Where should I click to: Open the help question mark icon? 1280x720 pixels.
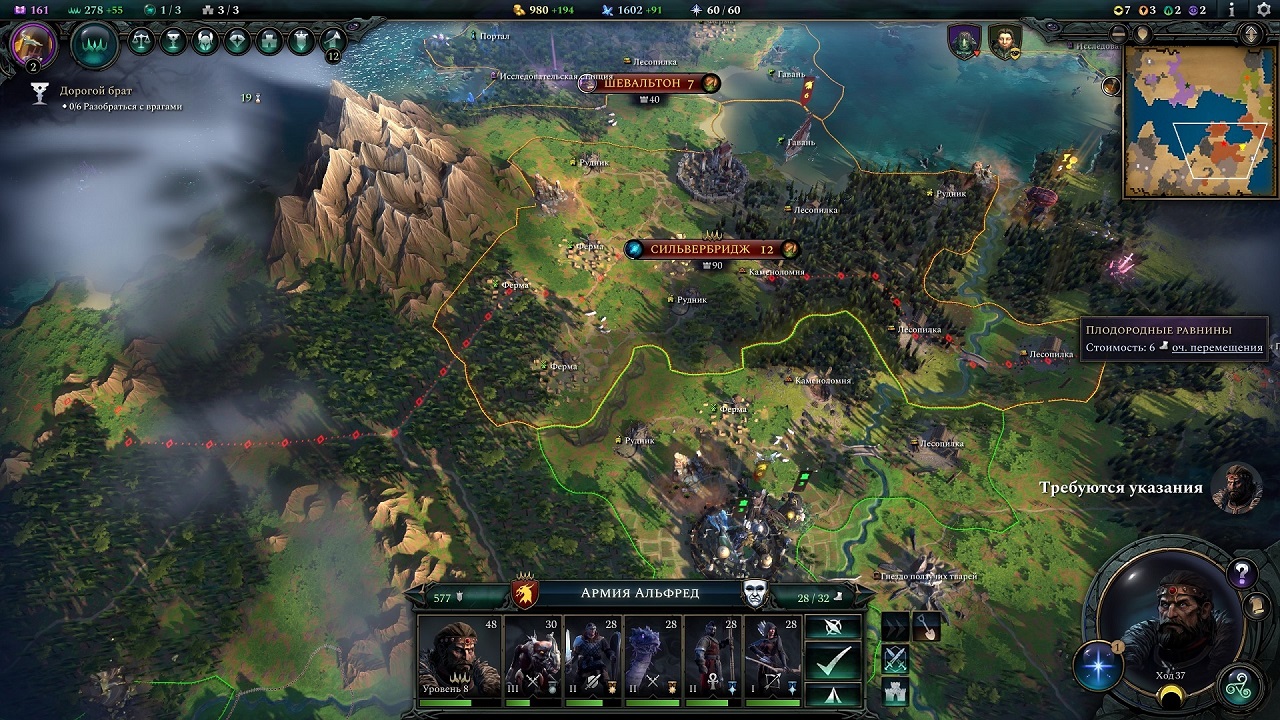(1241, 572)
